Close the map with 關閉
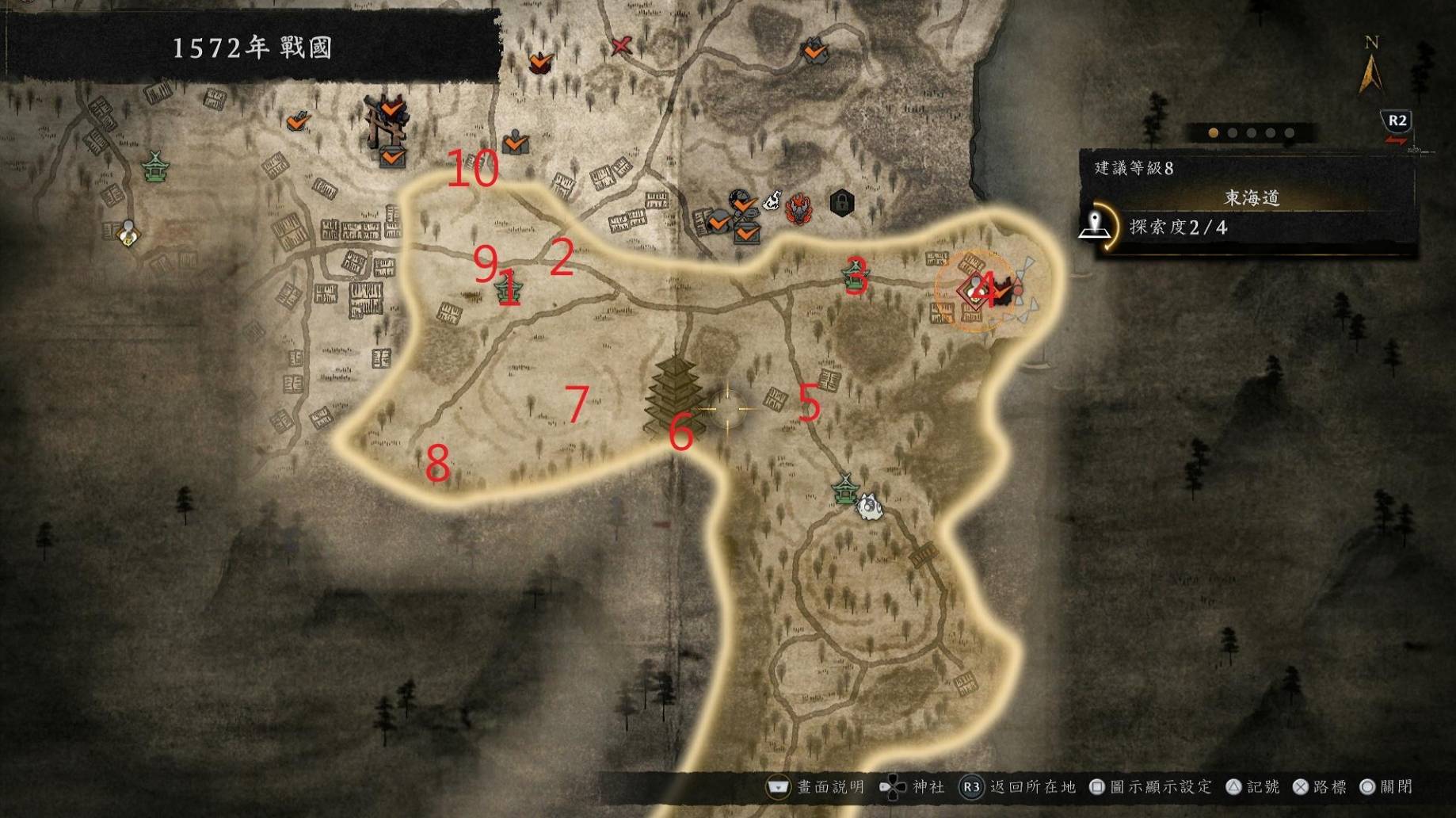 click(1385, 787)
